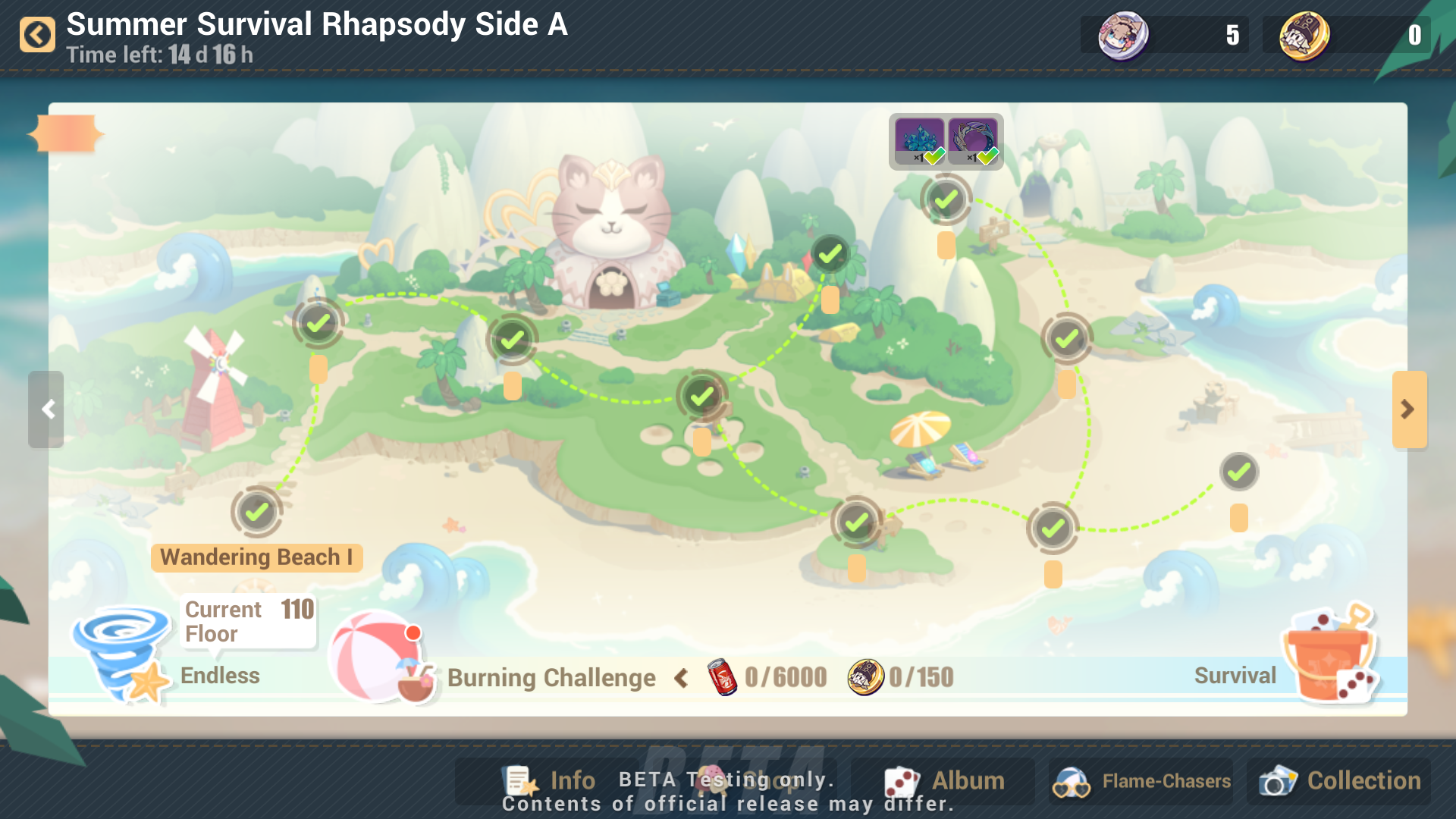View the shell currency showing 5
1456x819 pixels.
coord(1125,36)
